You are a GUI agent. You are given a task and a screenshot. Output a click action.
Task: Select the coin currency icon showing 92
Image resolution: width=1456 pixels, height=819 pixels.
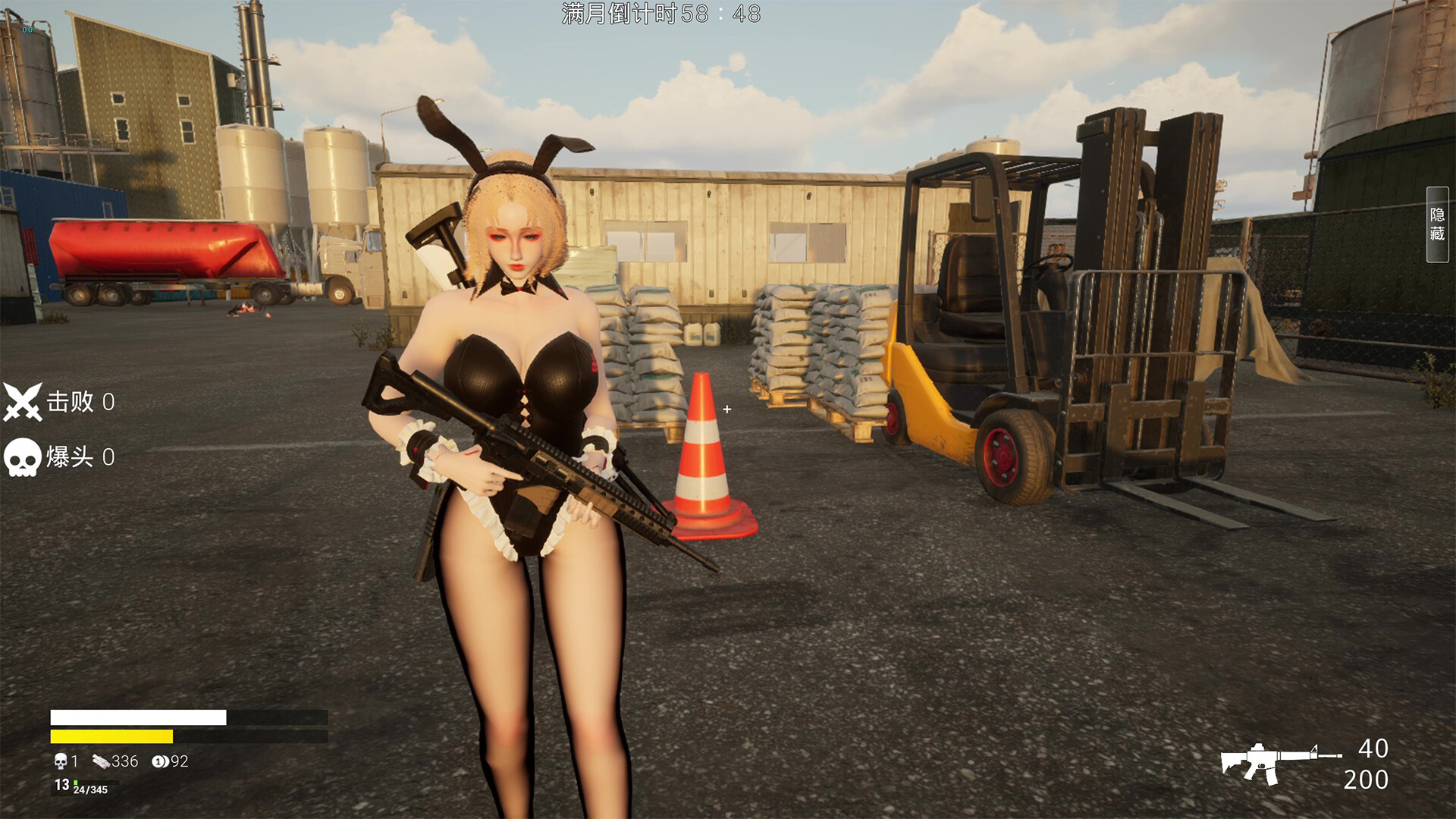pos(161,761)
